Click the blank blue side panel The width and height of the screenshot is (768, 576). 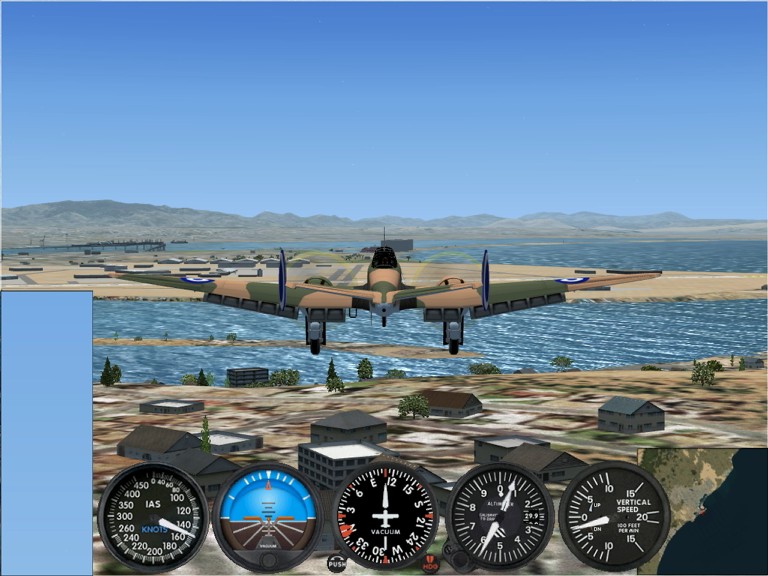click(46, 432)
